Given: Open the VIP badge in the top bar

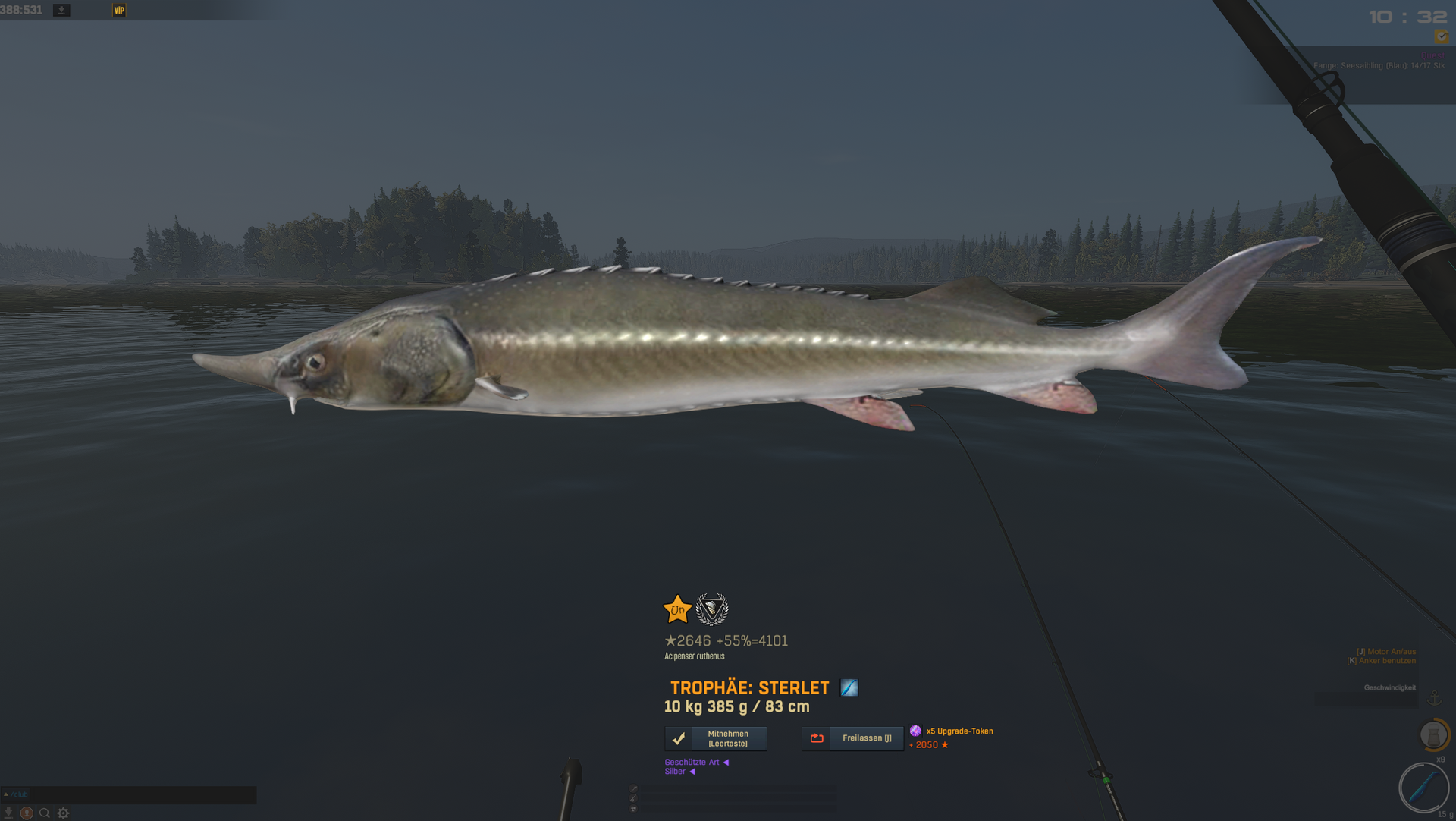Looking at the screenshot, I should [x=119, y=11].
